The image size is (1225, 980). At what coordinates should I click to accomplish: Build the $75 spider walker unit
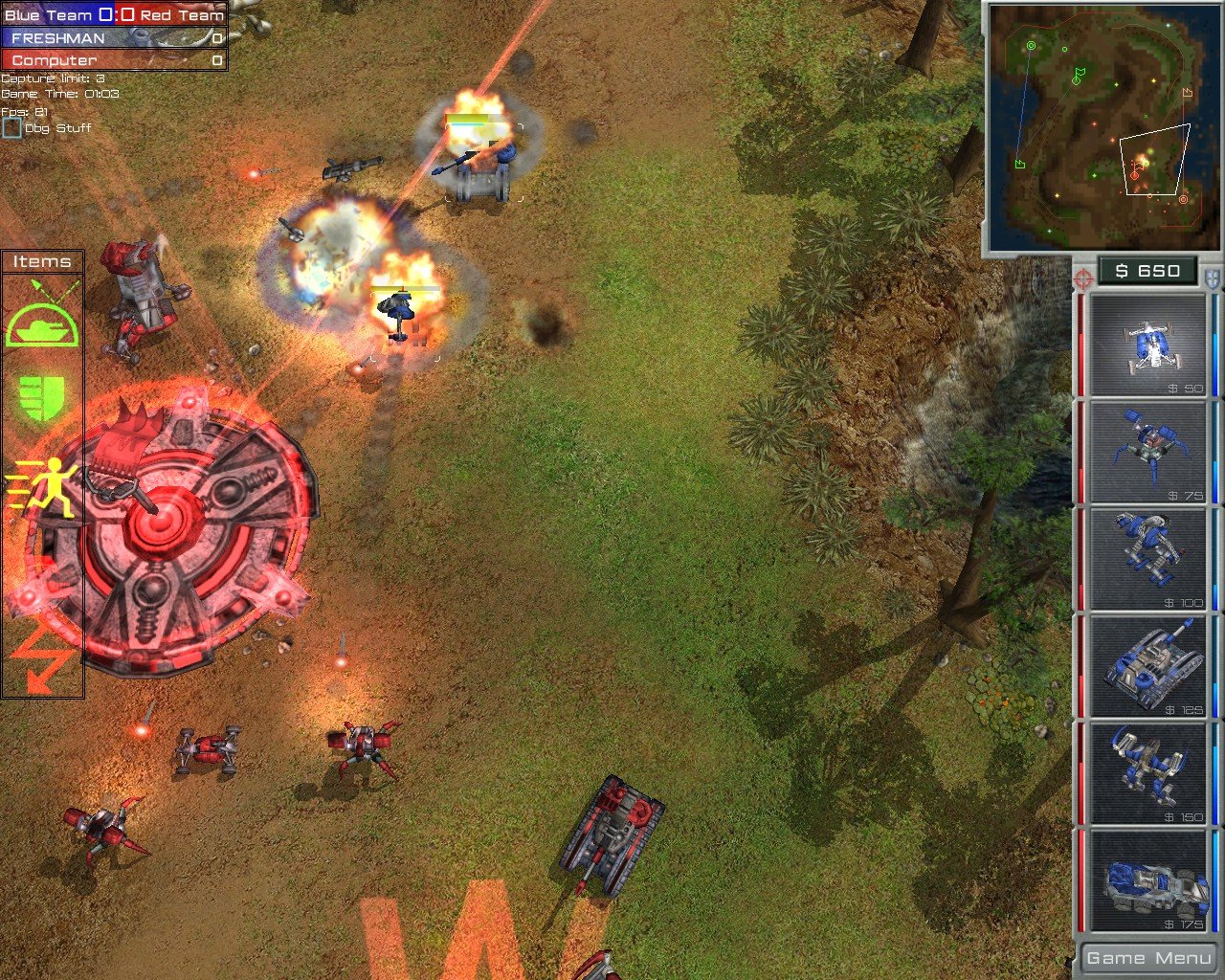[x=1147, y=451]
